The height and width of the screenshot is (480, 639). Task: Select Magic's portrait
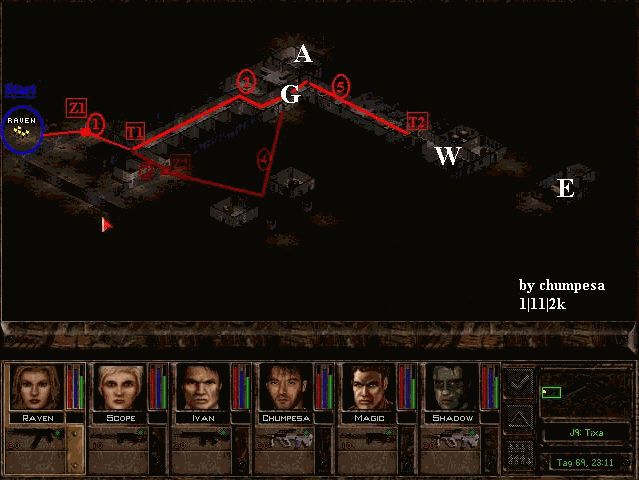pos(369,387)
